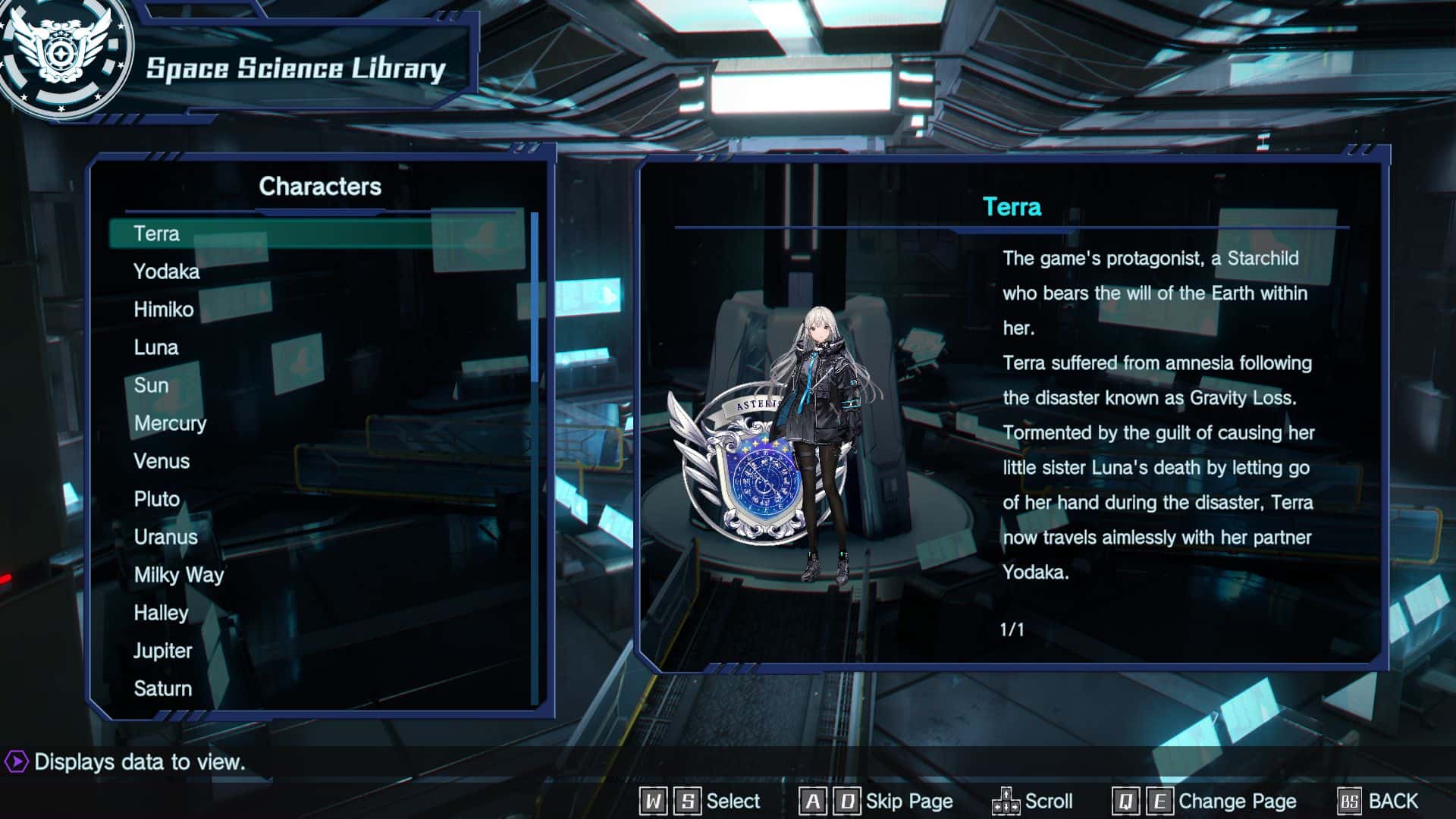Show the Mercury character profile
This screenshot has width=1456, height=819.
(170, 423)
